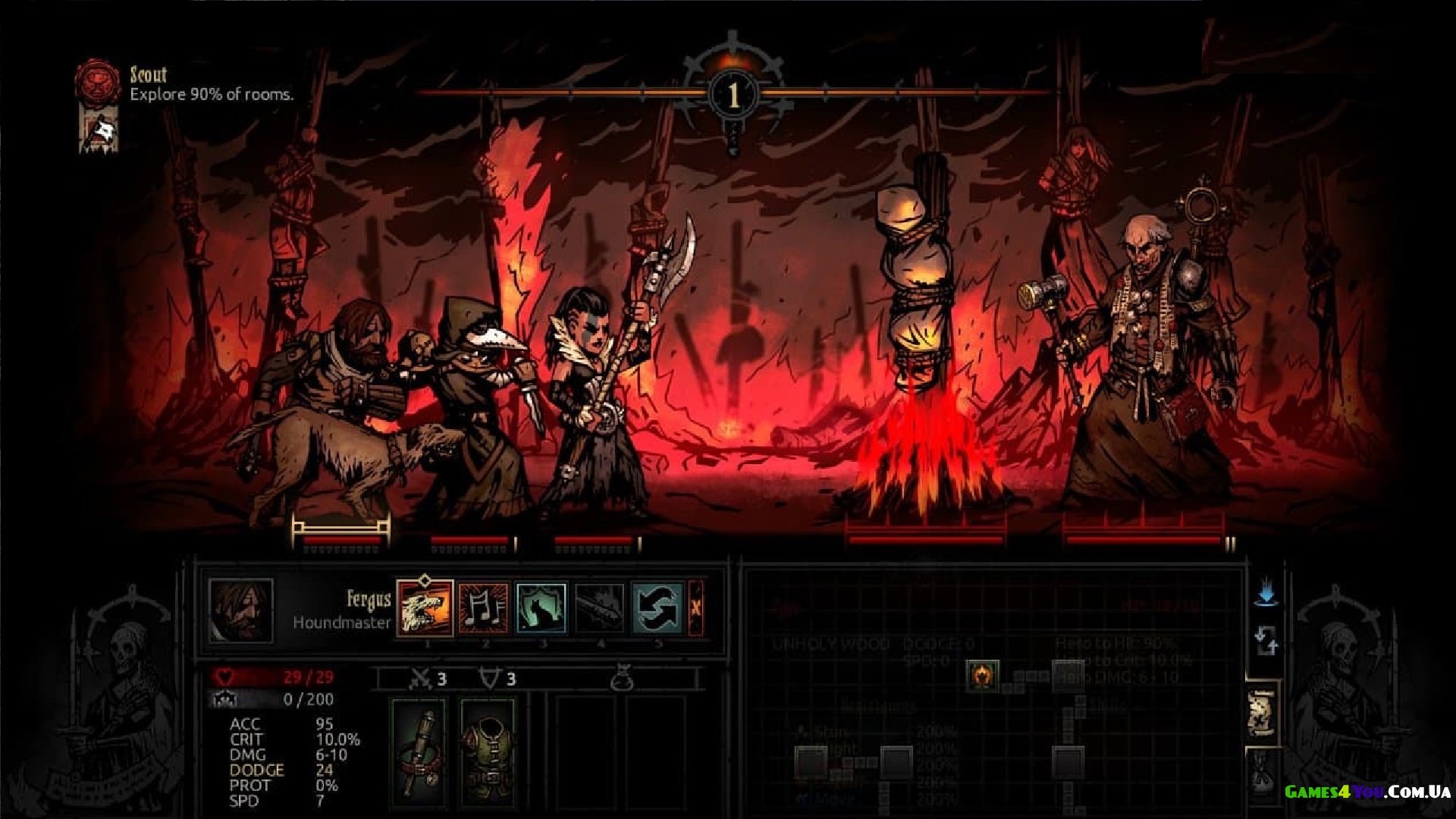Inspect the equipped leather armor slot
This screenshot has height=819, width=1456.
point(487,751)
